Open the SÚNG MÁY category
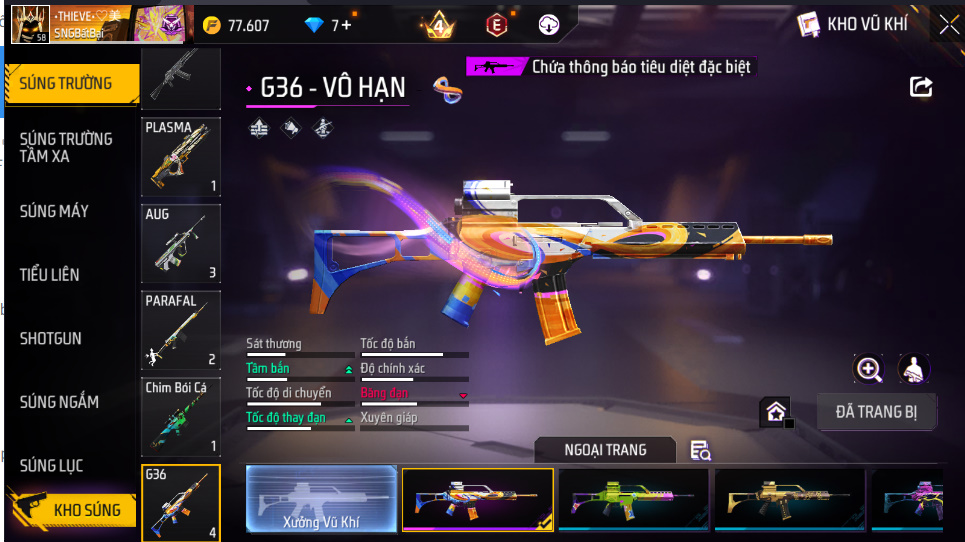The width and height of the screenshot is (965, 542). (55, 211)
